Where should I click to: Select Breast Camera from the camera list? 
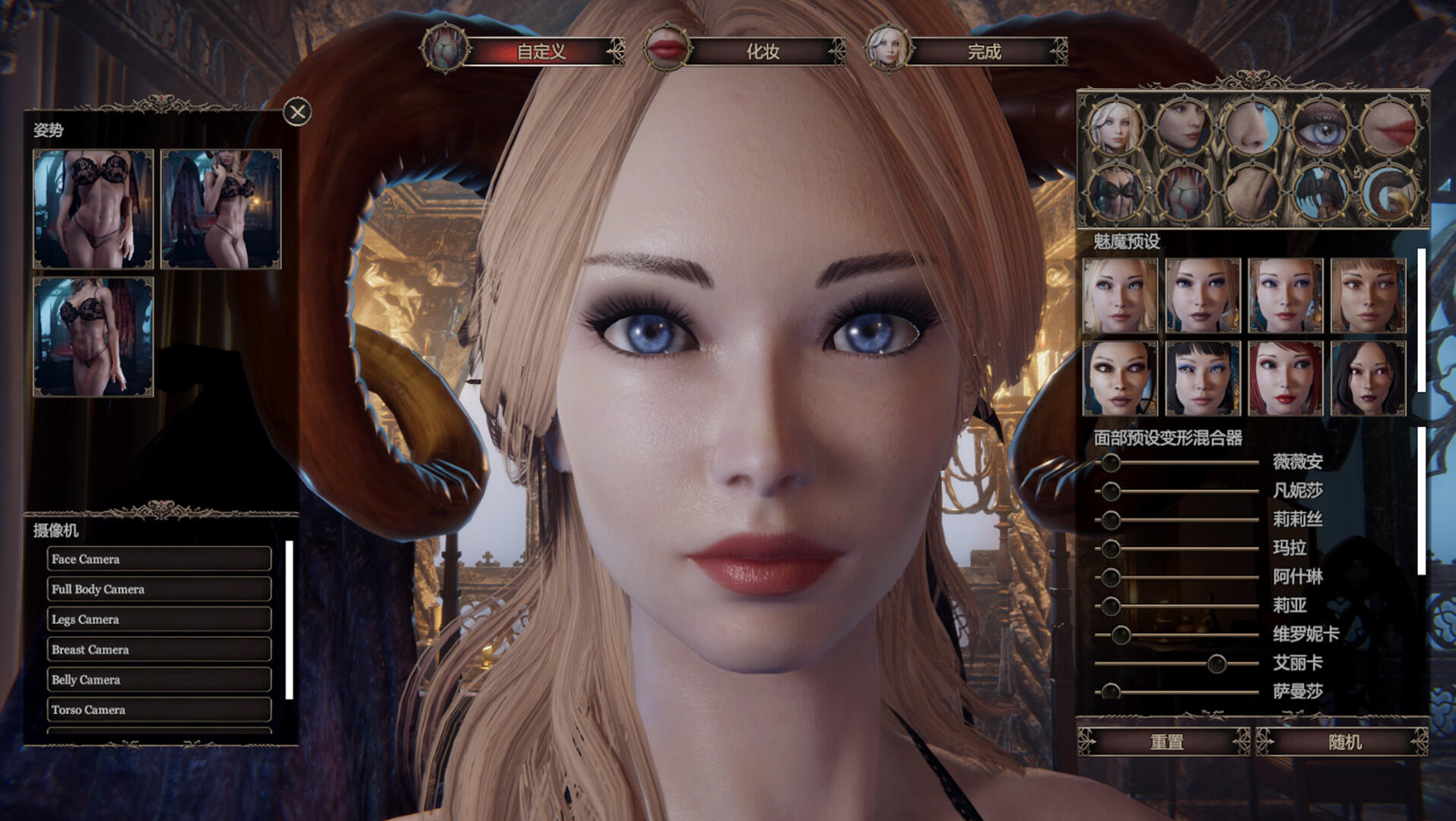pyautogui.click(x=158, y=649)
